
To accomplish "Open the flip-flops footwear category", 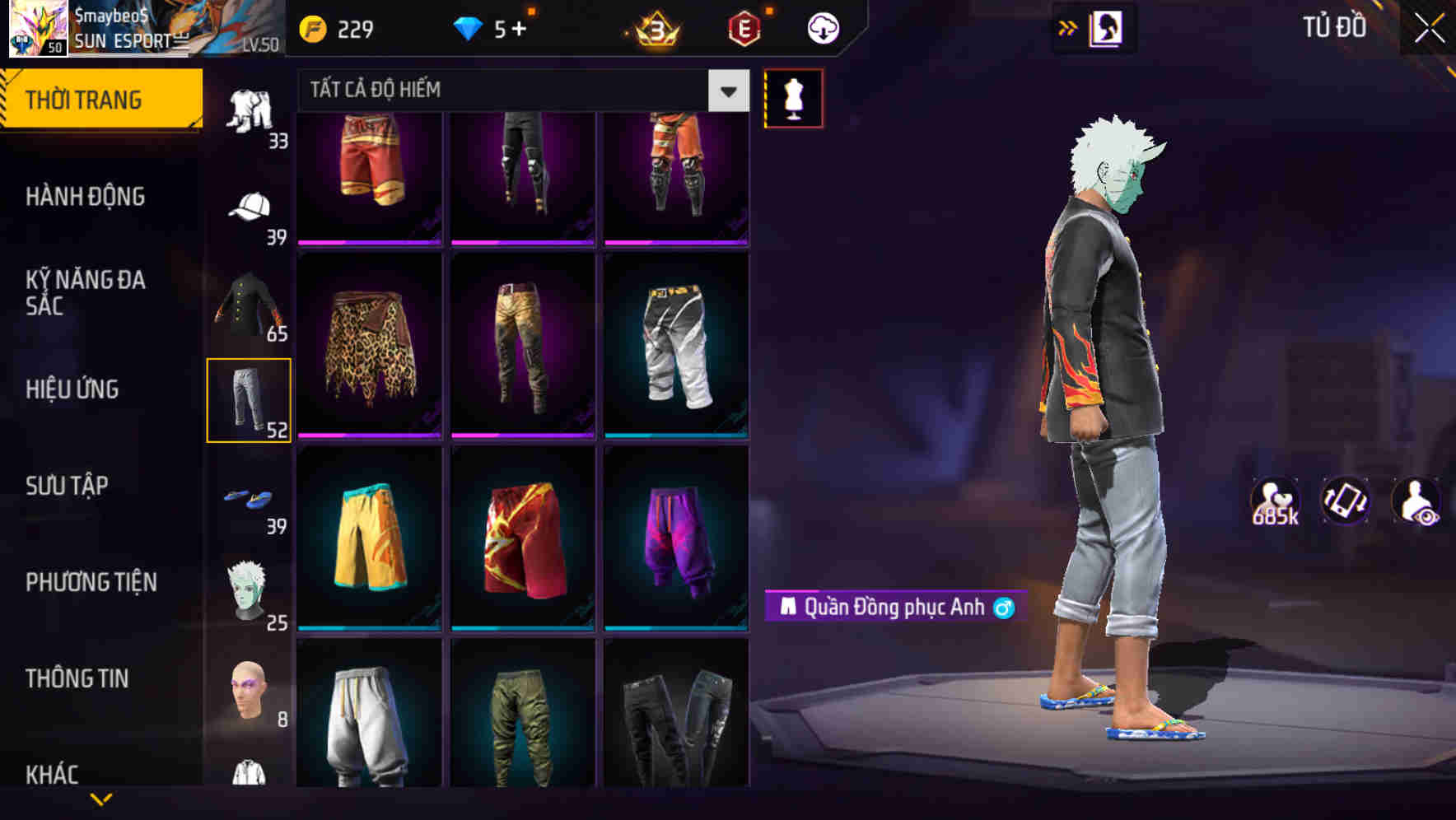I will tap(250, 496).
